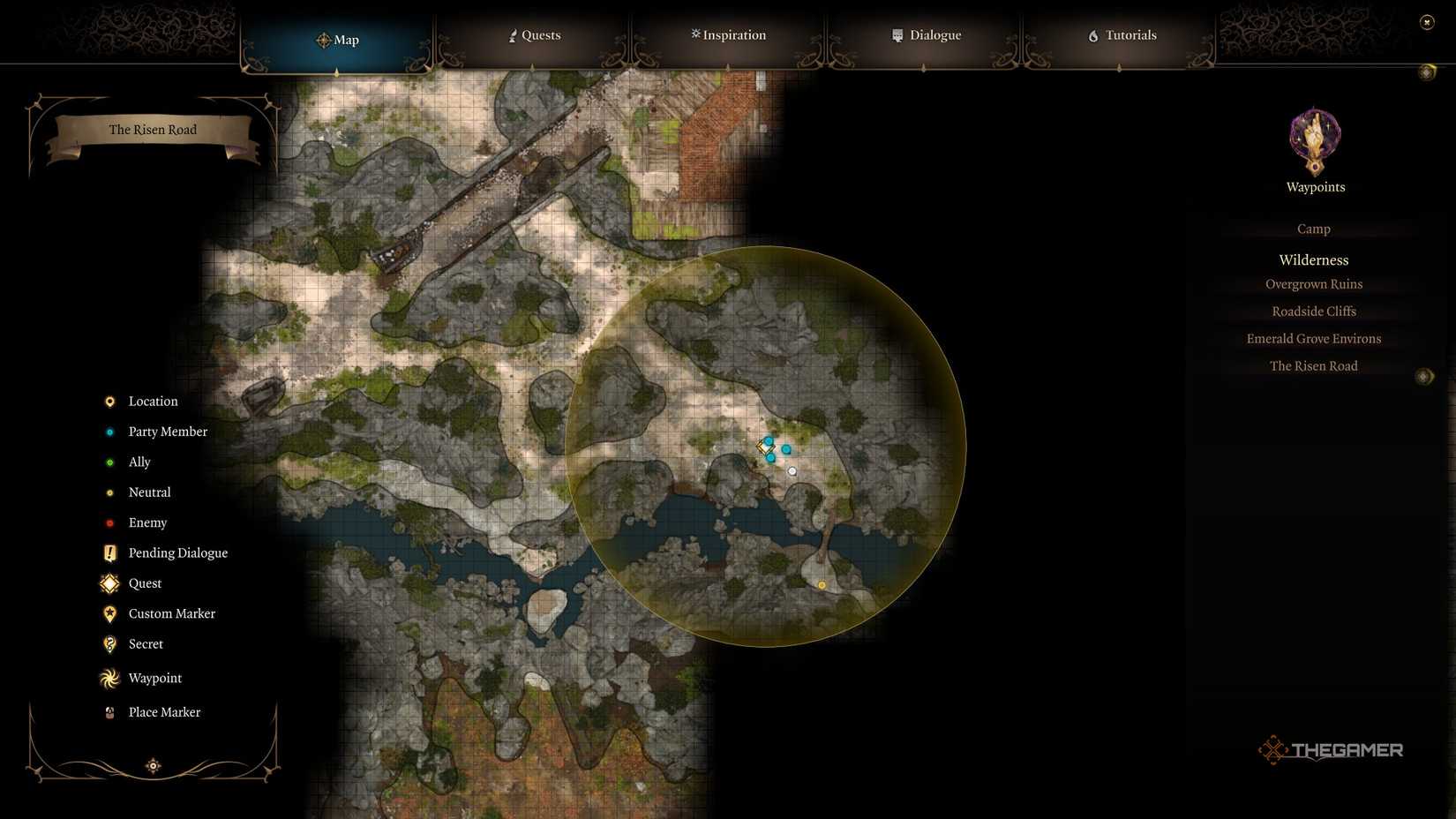
Task: Click the Pending Dialogue exclamation icon
Action: tap(109, 552)
